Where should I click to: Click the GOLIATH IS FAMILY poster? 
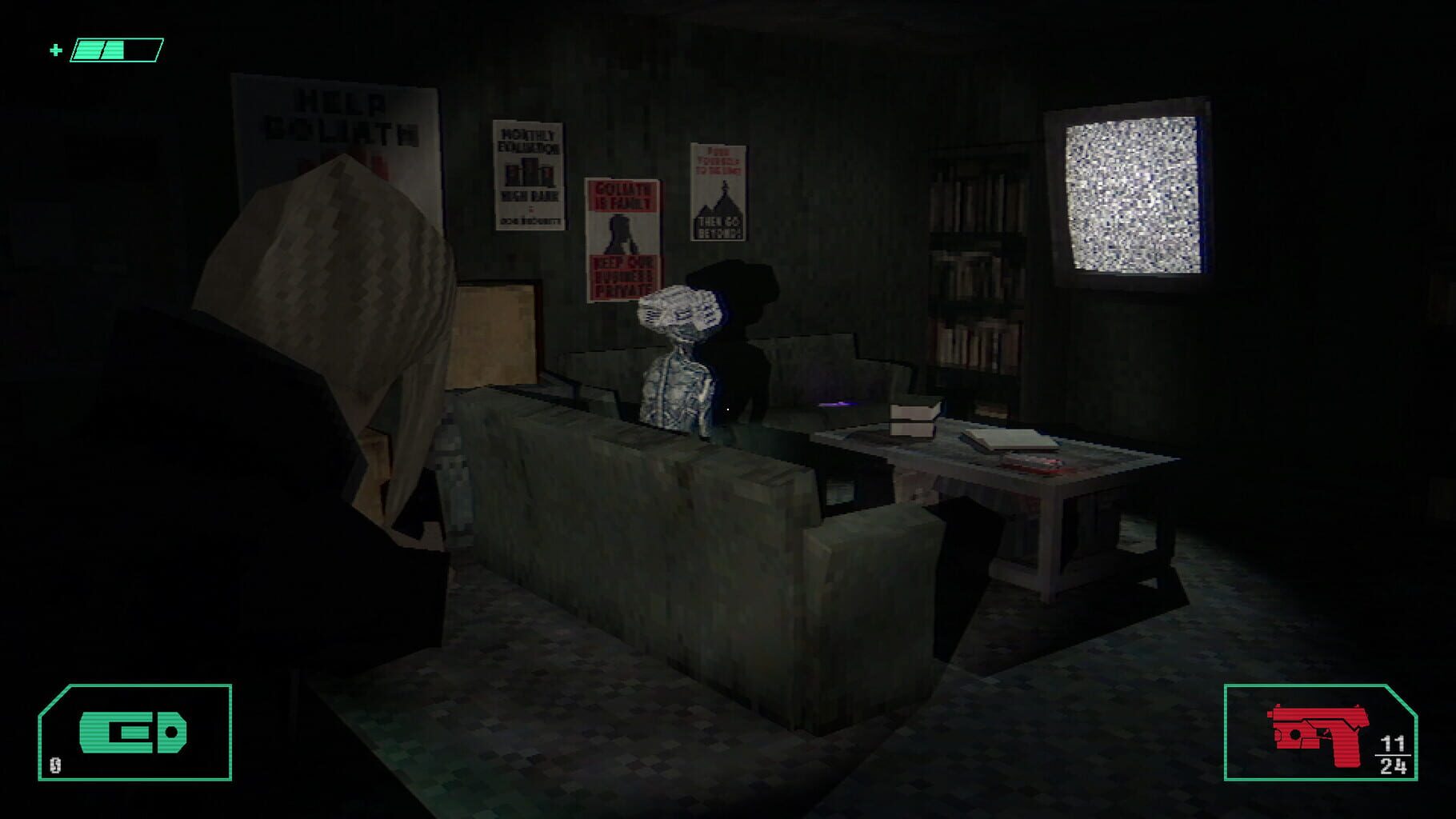[622, 232]
